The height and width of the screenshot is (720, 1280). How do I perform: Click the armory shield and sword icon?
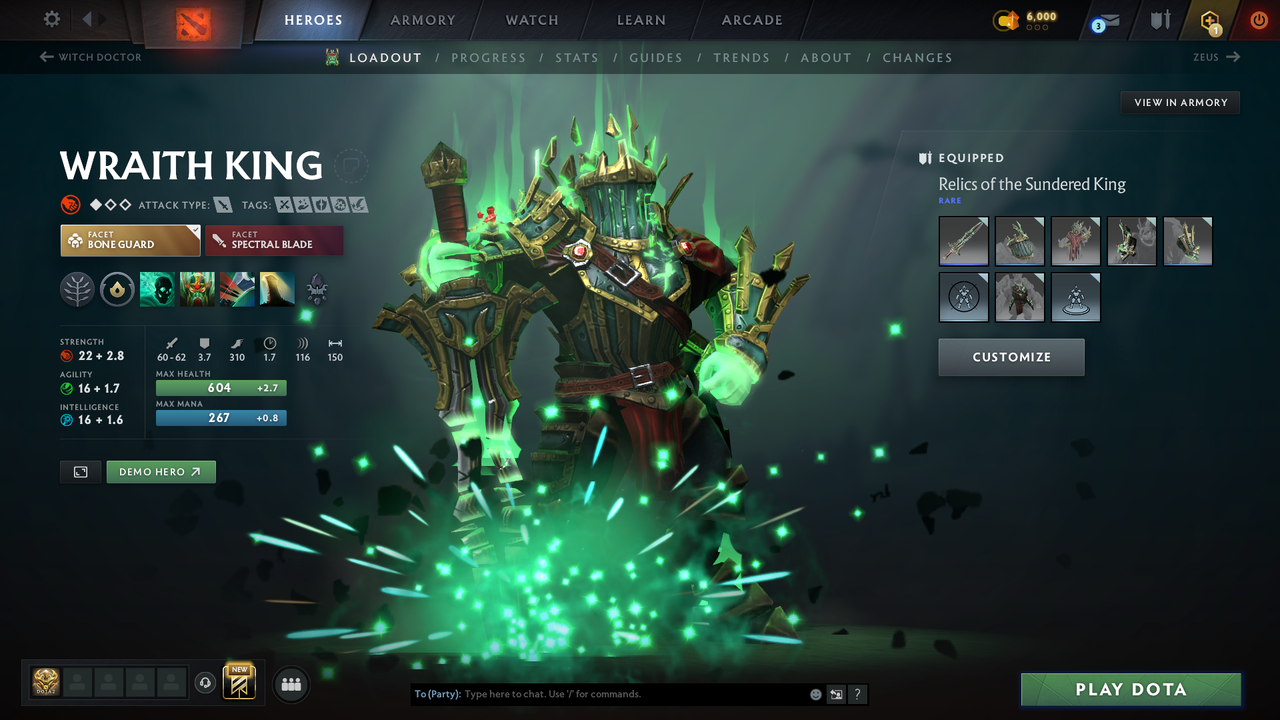click(x=1160, y=19)
